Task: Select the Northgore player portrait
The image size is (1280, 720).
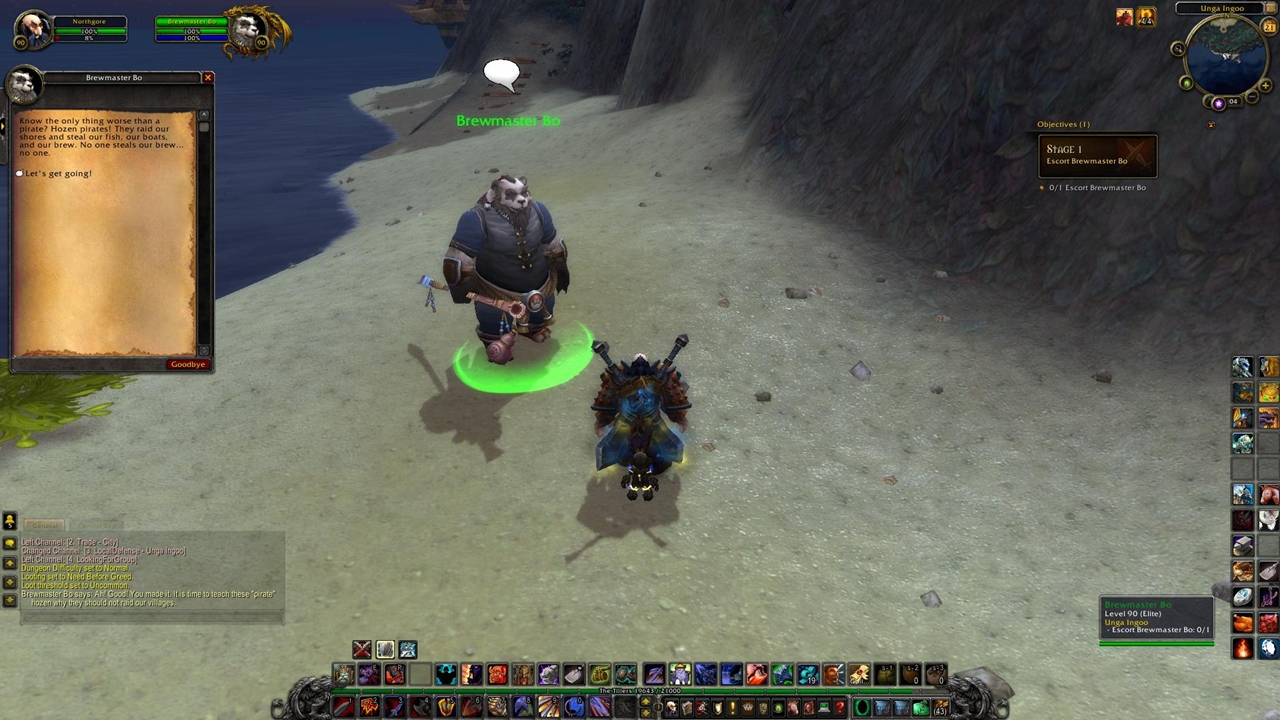Action: pyautogui.click(x=33, y=29)
